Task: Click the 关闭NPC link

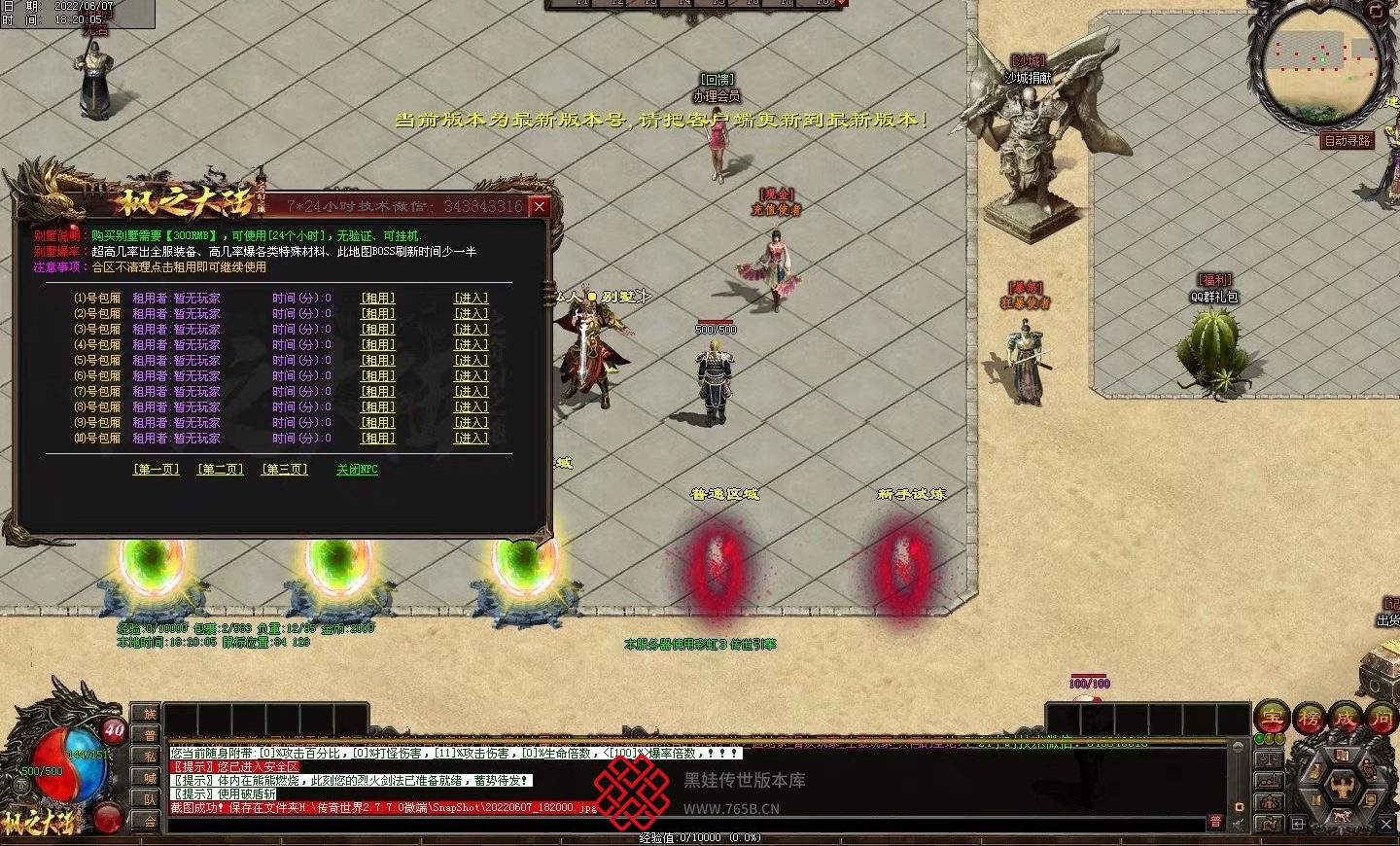Action: pos(357,470)
